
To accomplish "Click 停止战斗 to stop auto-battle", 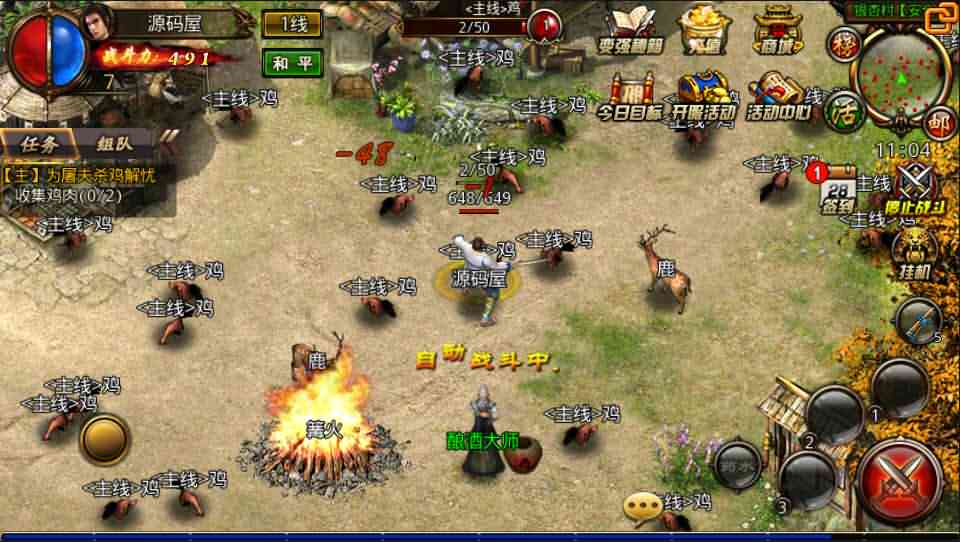I will tap(914, 187).
